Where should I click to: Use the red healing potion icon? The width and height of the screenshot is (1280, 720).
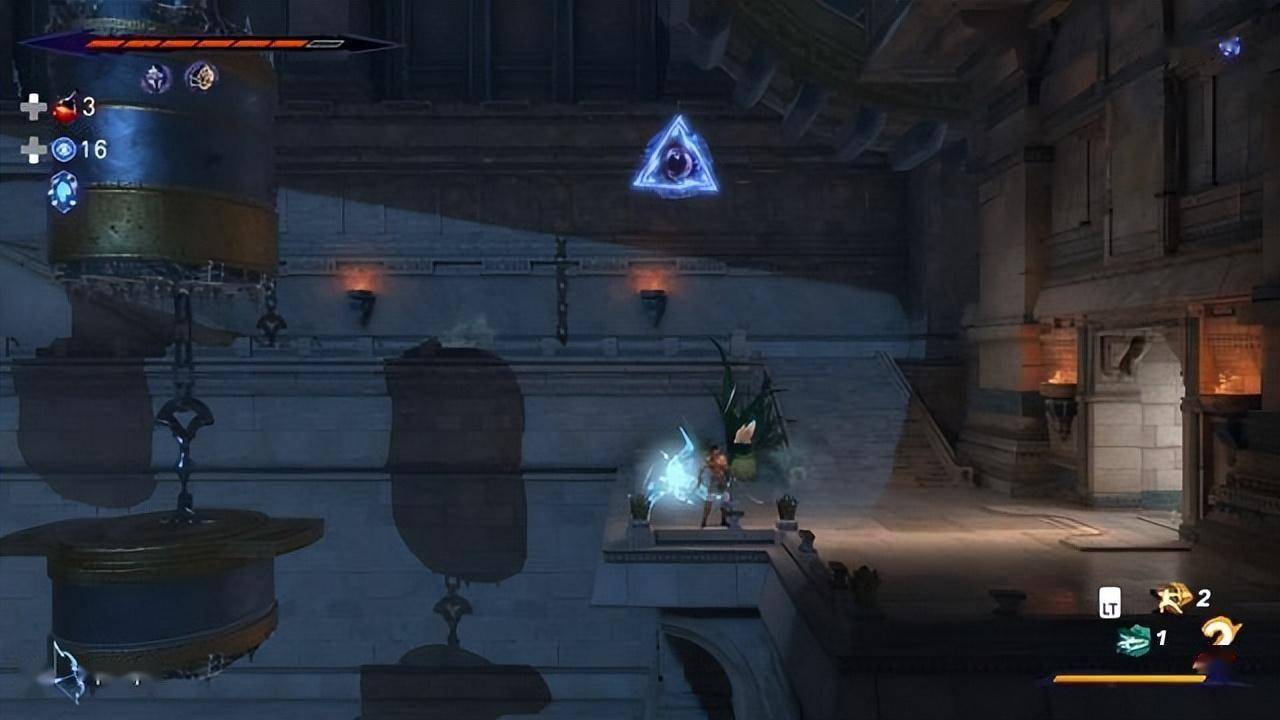(x=66, y=107)
